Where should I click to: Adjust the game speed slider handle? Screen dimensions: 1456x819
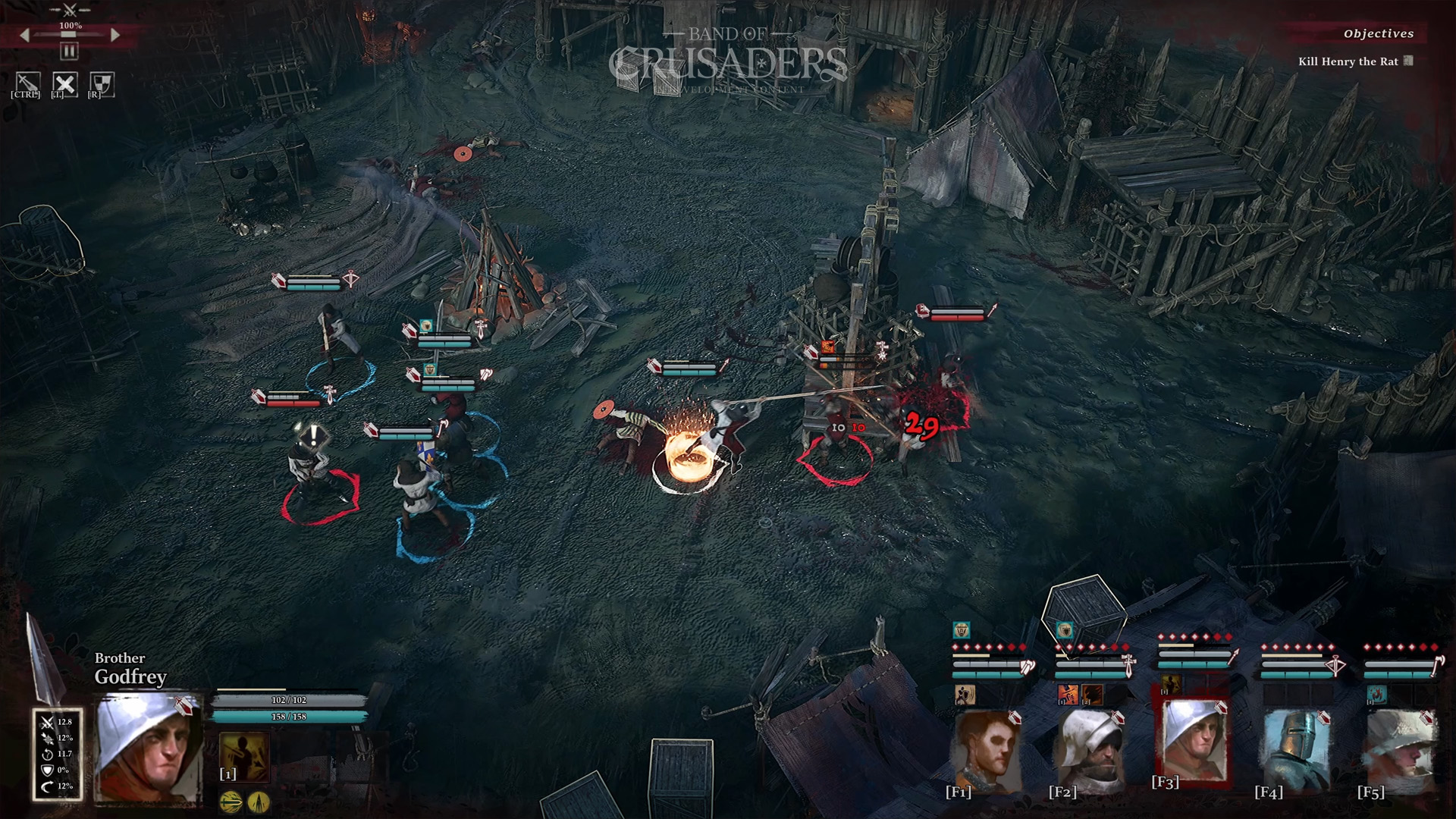click(x=69, y=35)
